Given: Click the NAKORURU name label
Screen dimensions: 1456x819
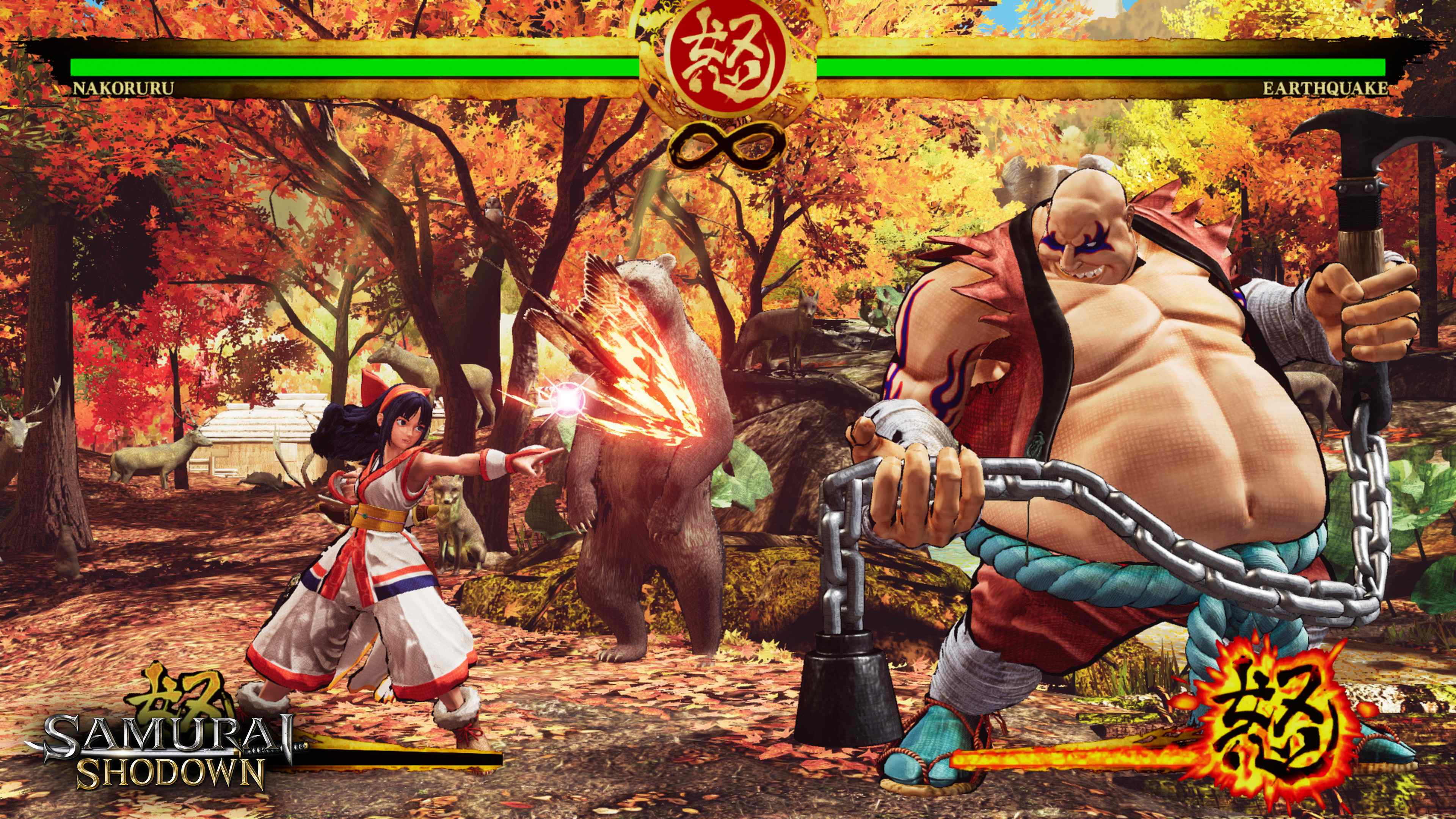Looking at the screenshot, I should pos(124,88).
